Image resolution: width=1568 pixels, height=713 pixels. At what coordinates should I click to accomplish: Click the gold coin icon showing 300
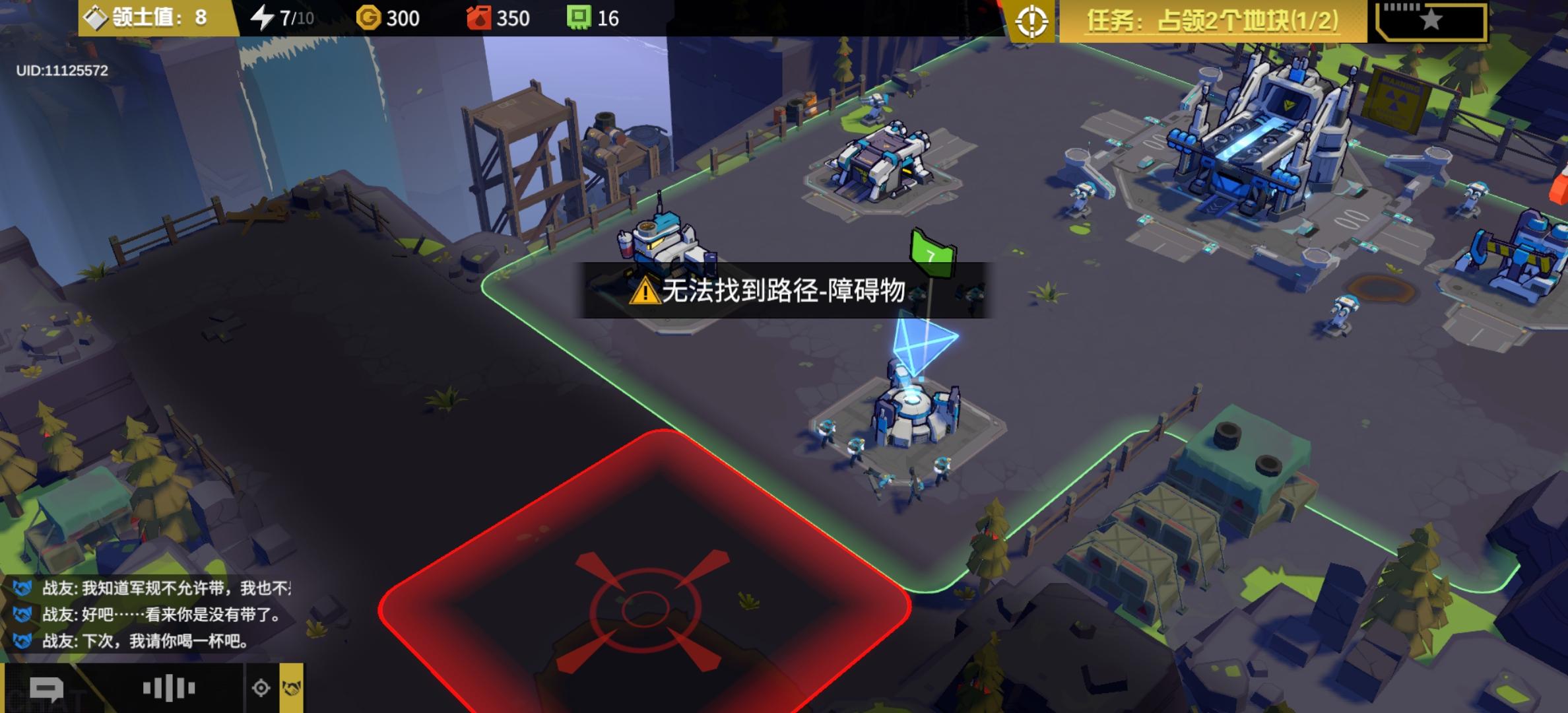(368, 18)
